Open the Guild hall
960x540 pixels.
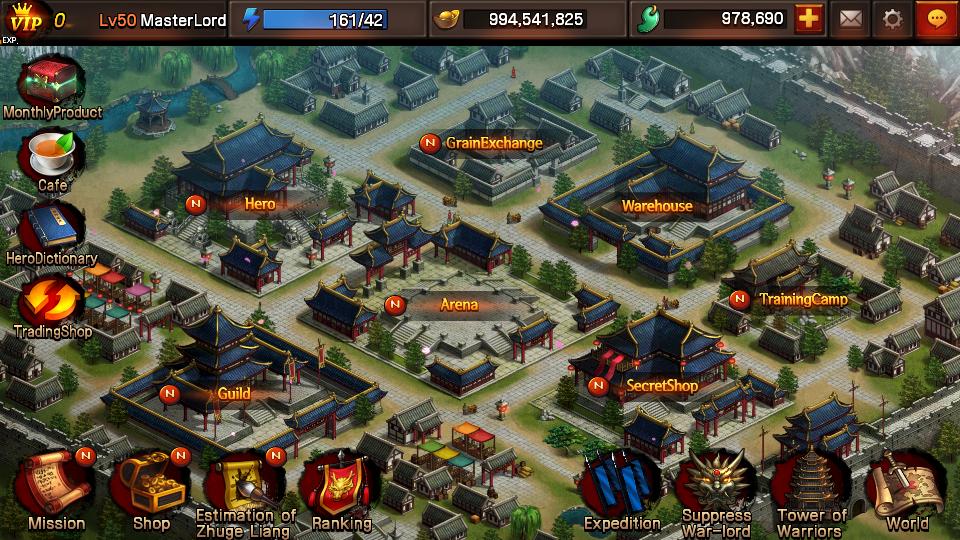(233, 393)
